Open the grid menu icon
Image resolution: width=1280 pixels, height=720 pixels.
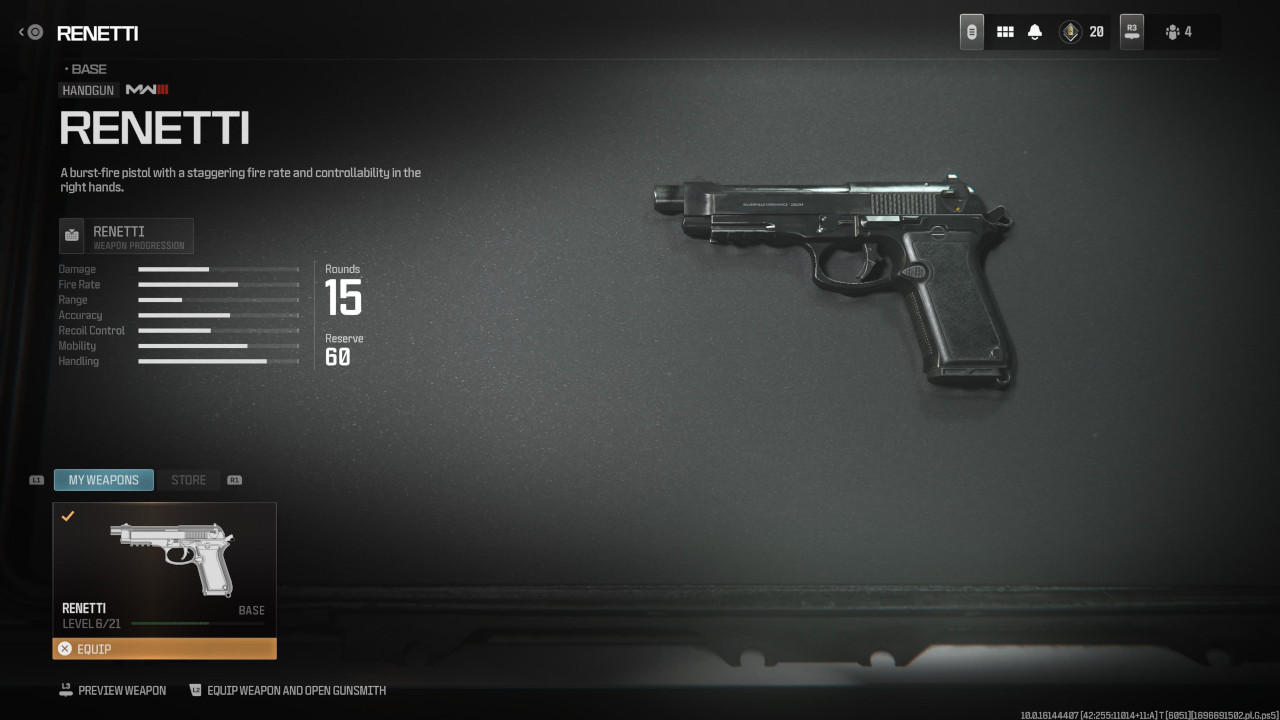pos(1005,32)
